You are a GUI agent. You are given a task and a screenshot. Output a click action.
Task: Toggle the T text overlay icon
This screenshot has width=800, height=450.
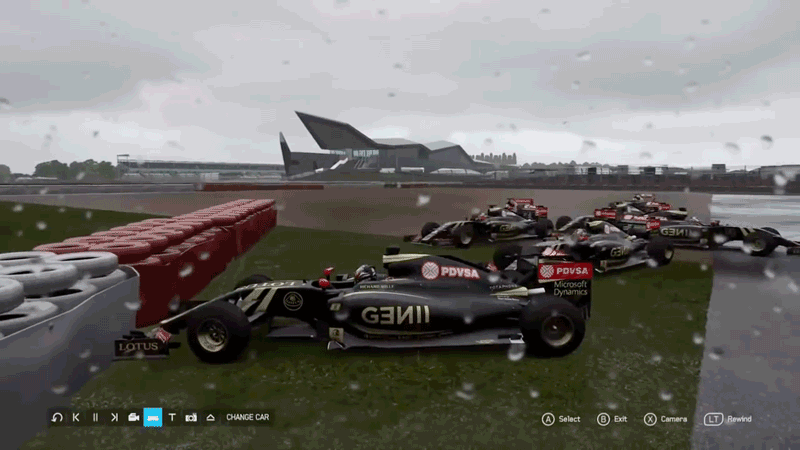tap(172, 417)
